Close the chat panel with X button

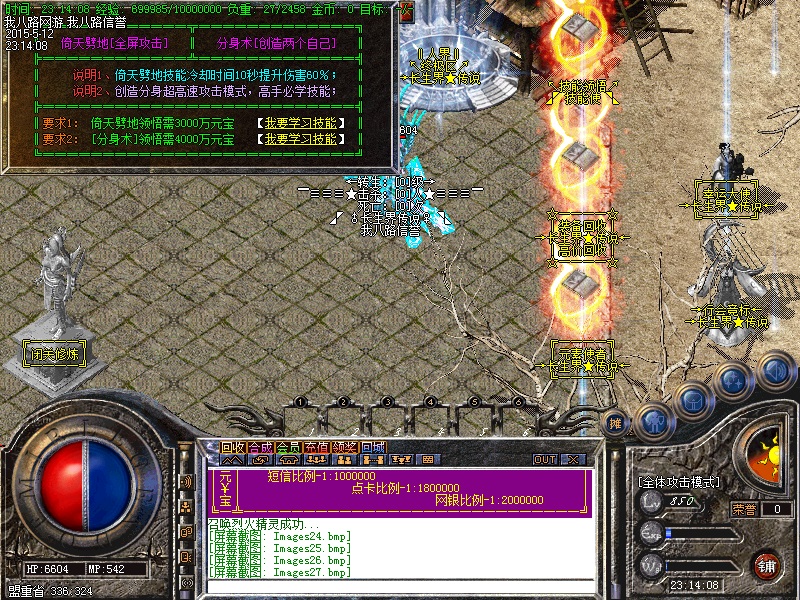point(574,460)
